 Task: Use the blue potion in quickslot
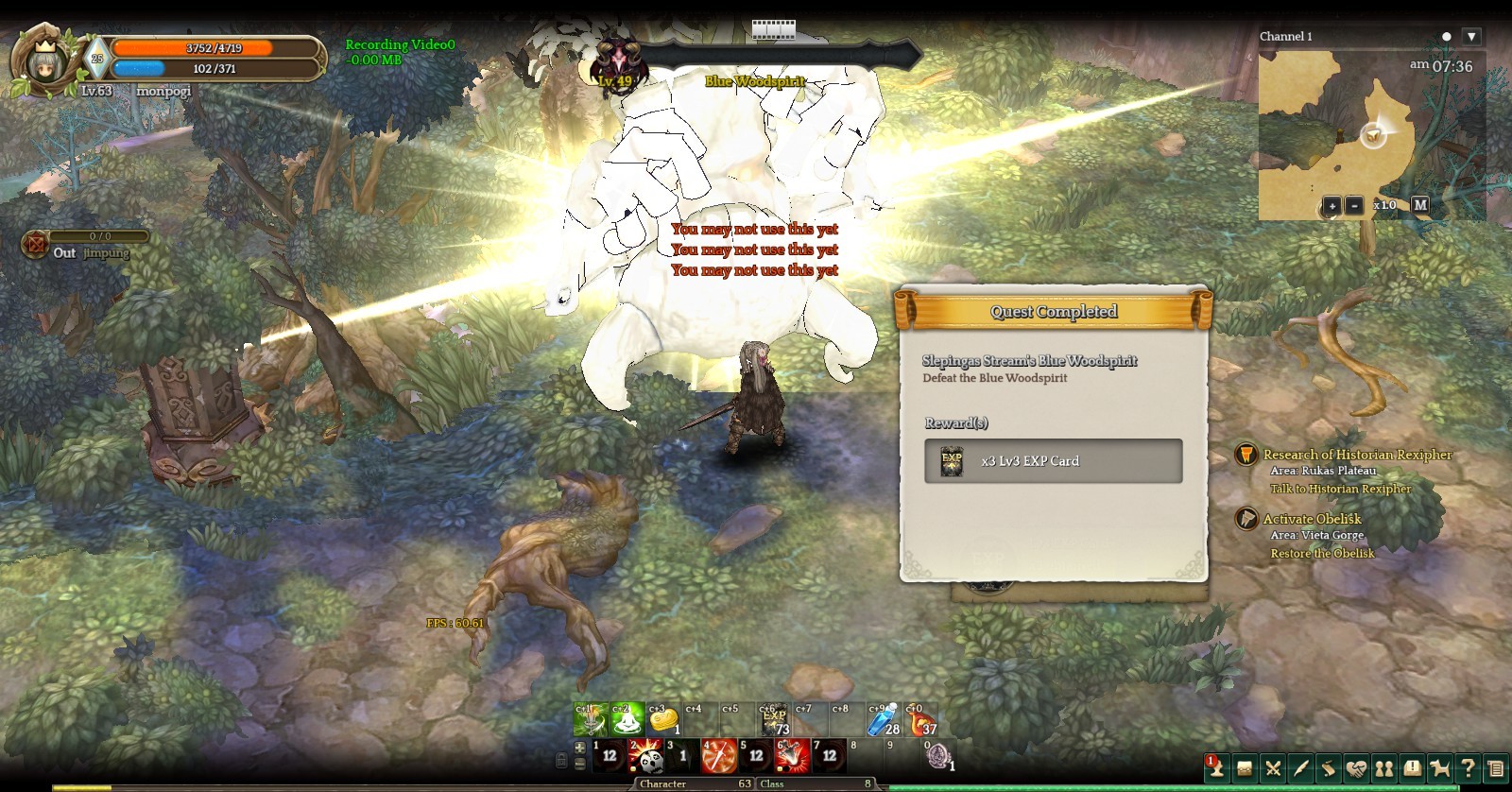pyautogui.click(x=883, y=721)
